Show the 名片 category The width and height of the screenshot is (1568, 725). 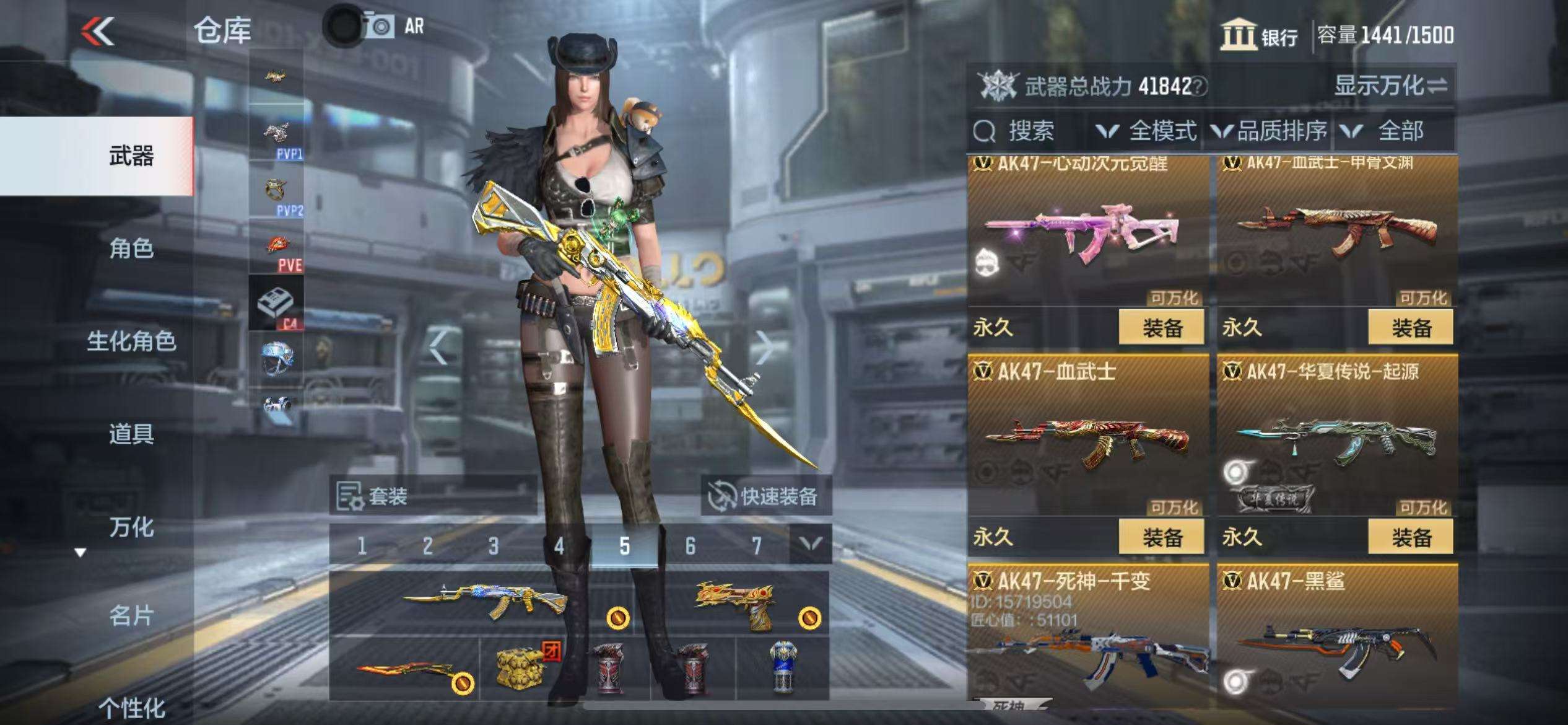pos(131,616)
